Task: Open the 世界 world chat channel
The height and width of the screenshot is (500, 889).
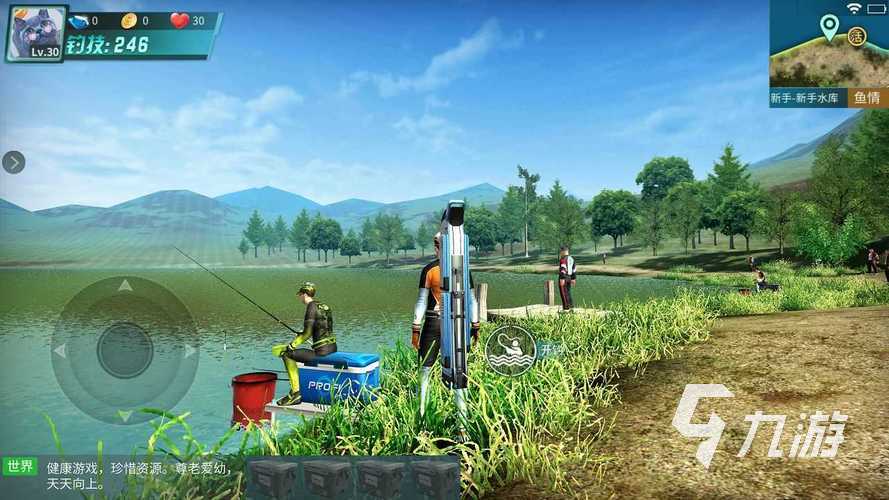Action: click(20, 466)
